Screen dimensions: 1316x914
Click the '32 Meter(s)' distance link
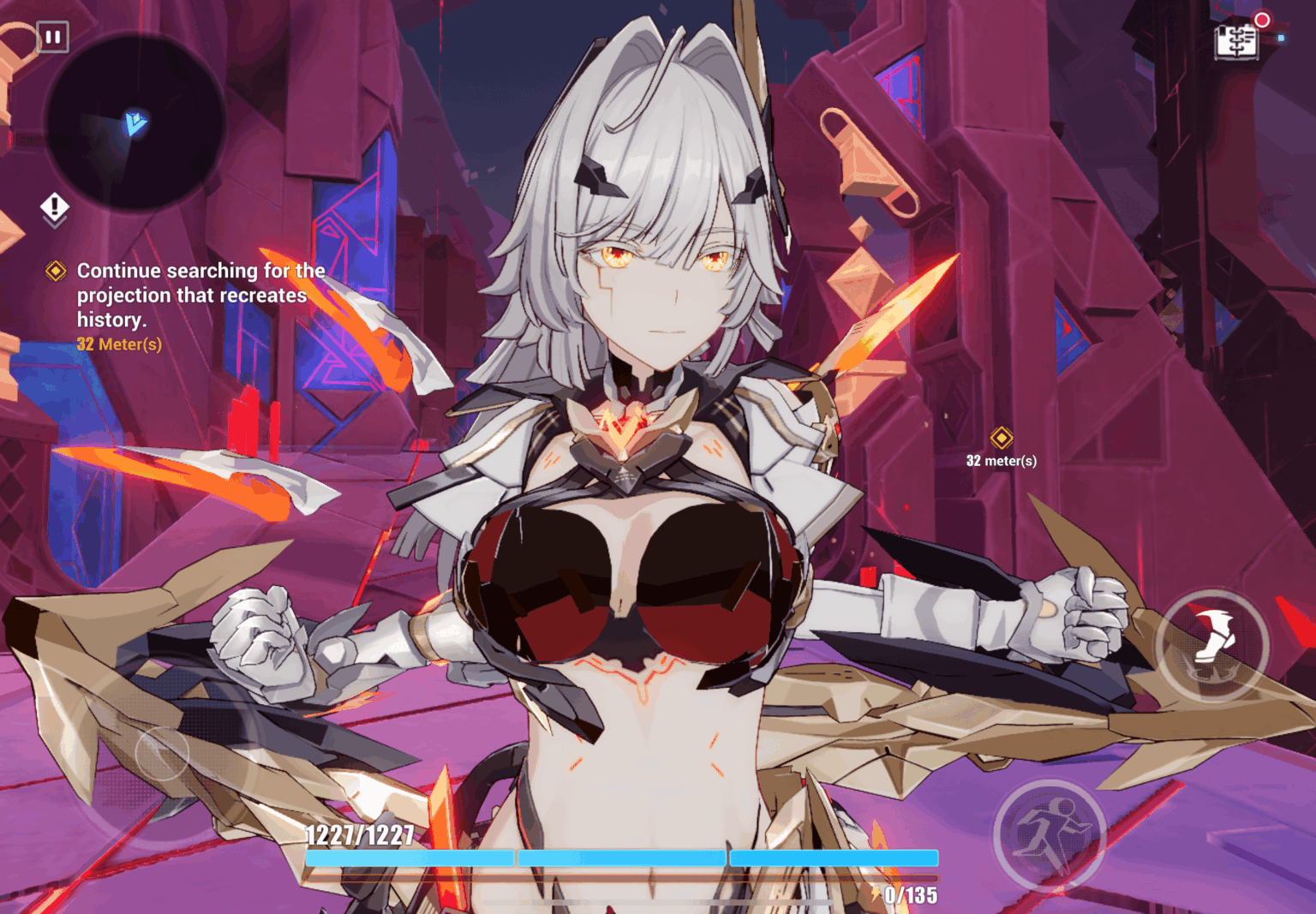tap(120, 344)
